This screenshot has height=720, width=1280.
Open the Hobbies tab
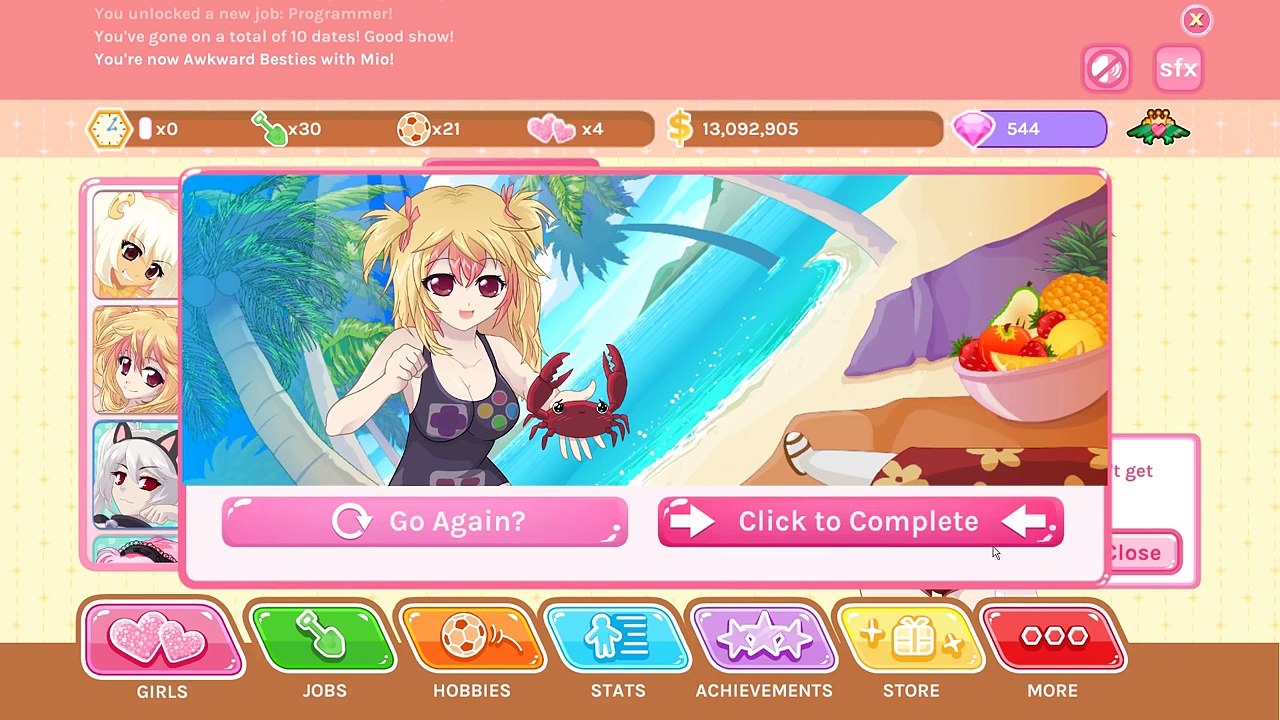click(471, 640)
